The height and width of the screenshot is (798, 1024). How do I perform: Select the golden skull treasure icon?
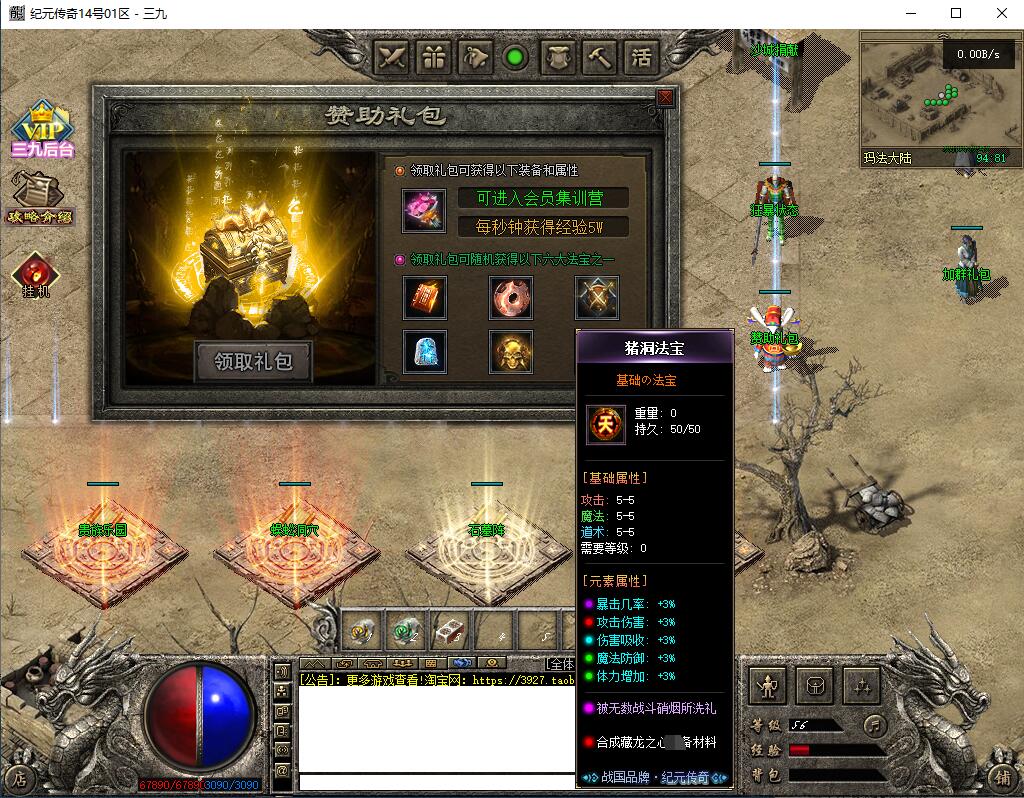click(511, 351)
